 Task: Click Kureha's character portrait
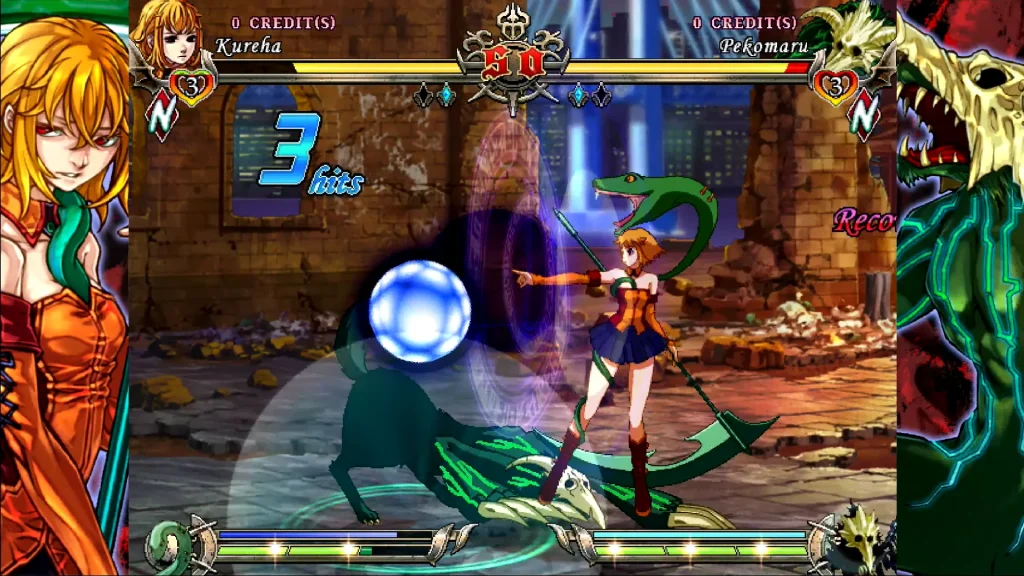(165, 32)
